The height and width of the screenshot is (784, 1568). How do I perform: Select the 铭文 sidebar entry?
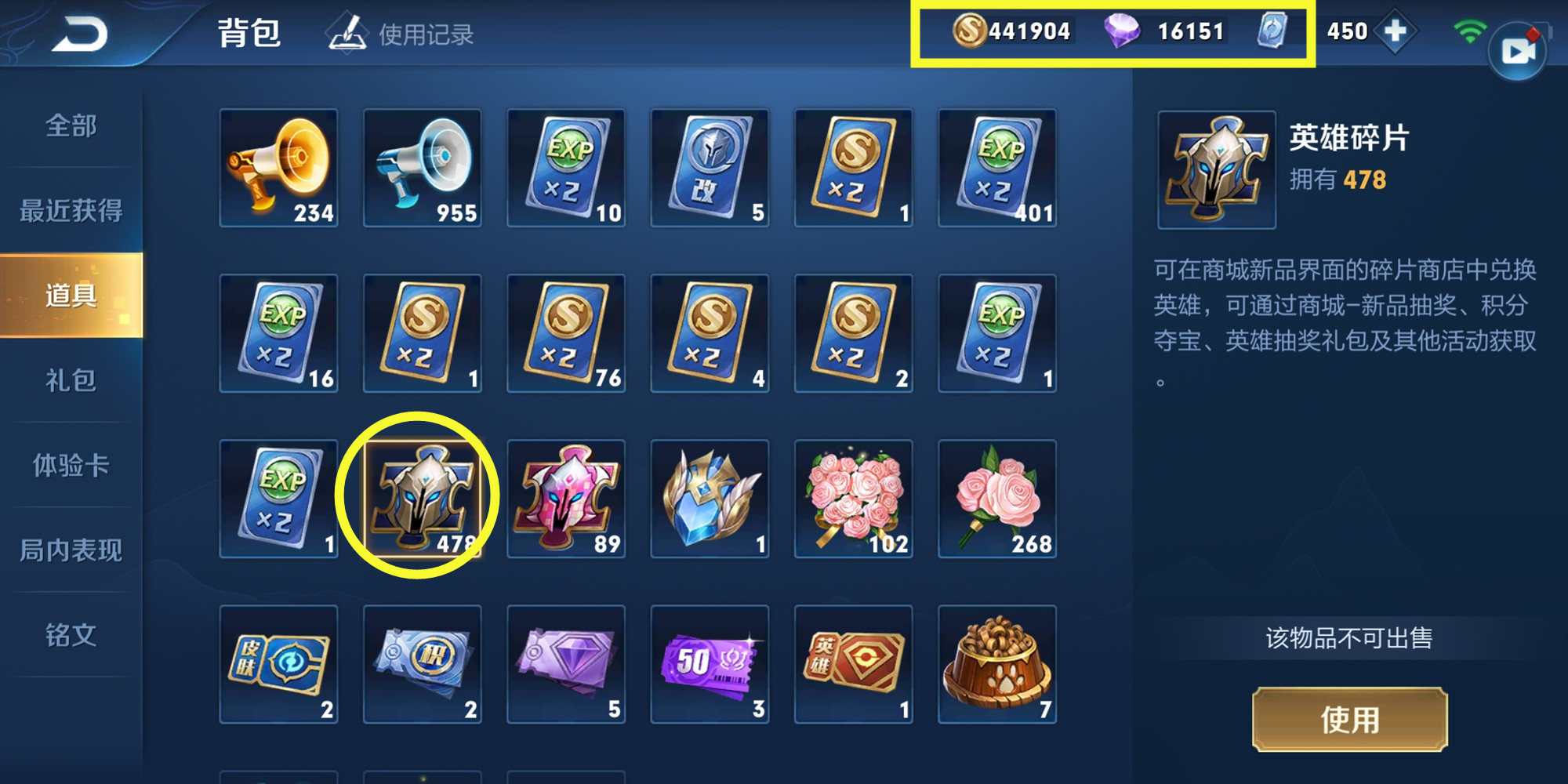pos(69,637)
